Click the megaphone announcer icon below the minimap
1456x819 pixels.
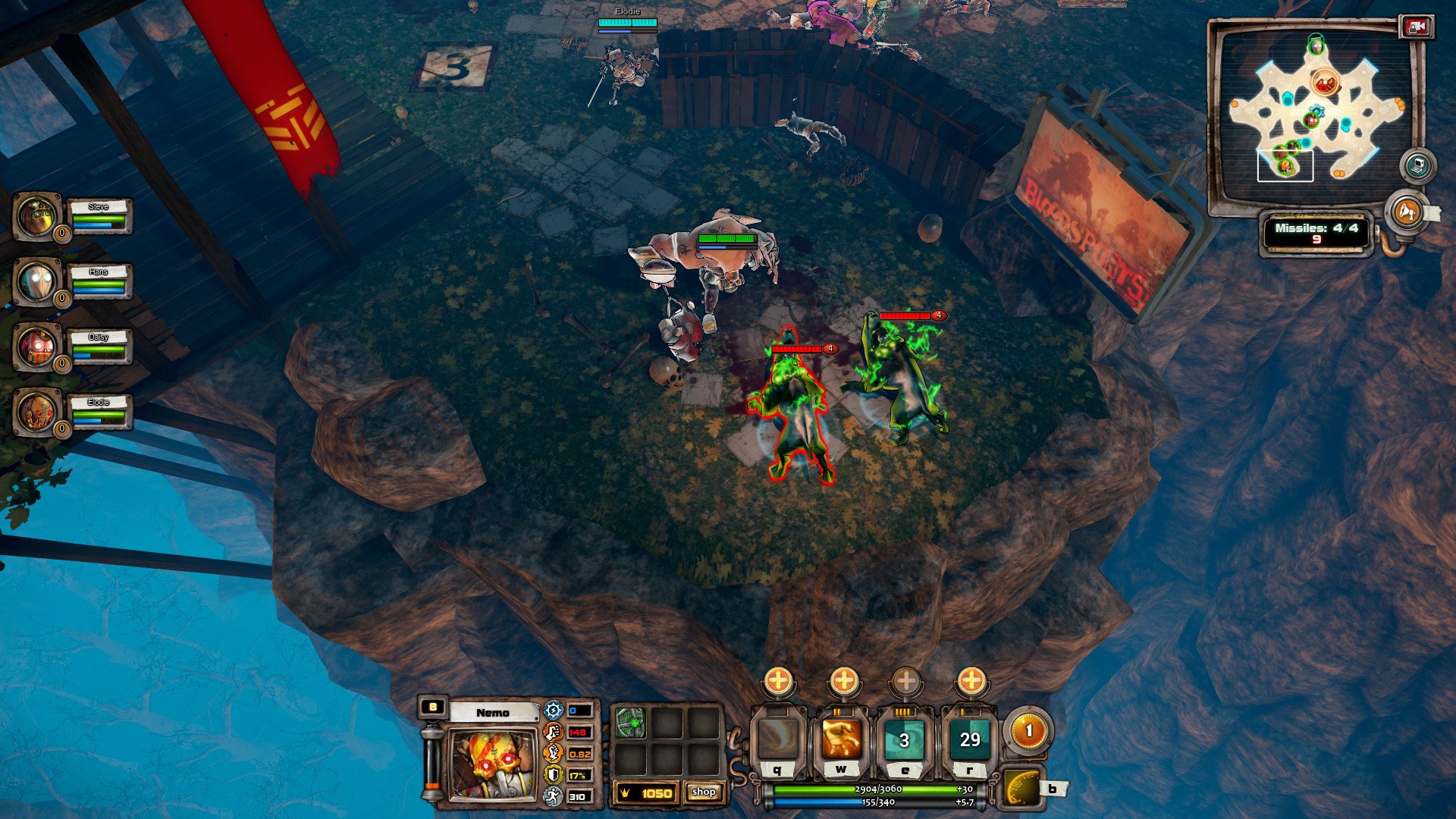(x=1407, y=213)
